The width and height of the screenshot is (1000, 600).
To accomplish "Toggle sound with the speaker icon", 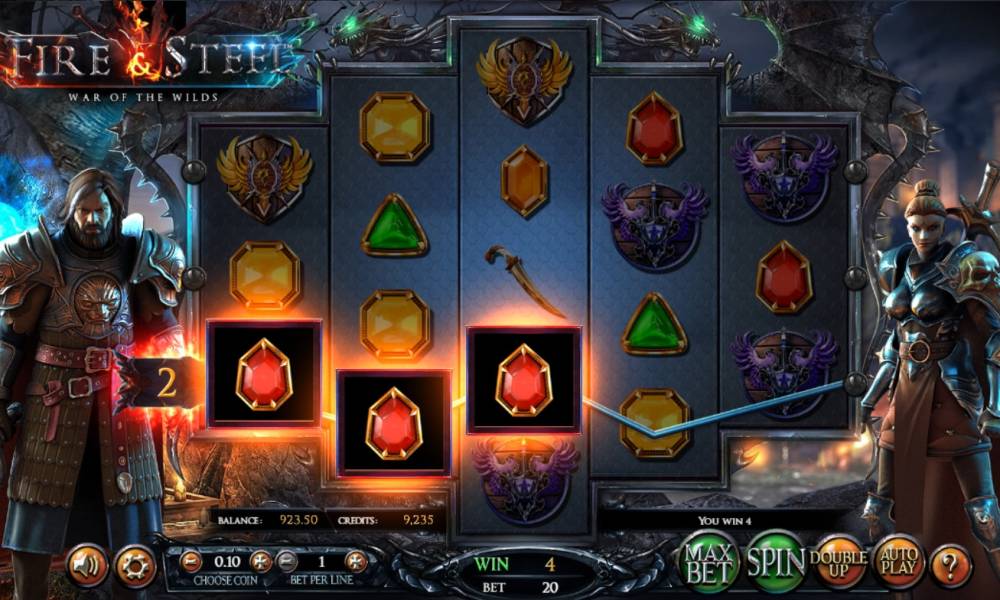I will pos(87,566).
